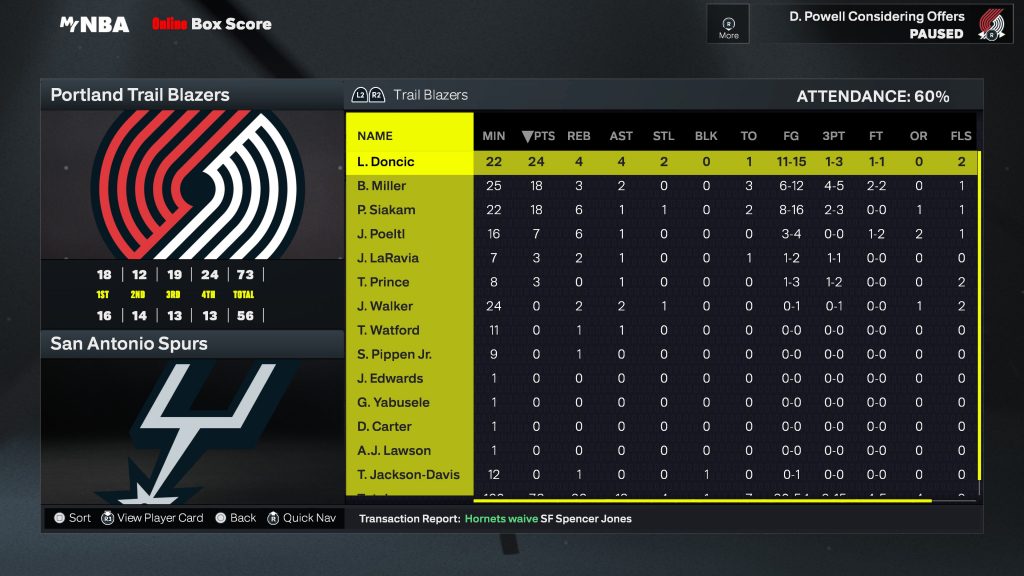Open the More options panel
1024x576 pixels.
(x=728, y=25)
